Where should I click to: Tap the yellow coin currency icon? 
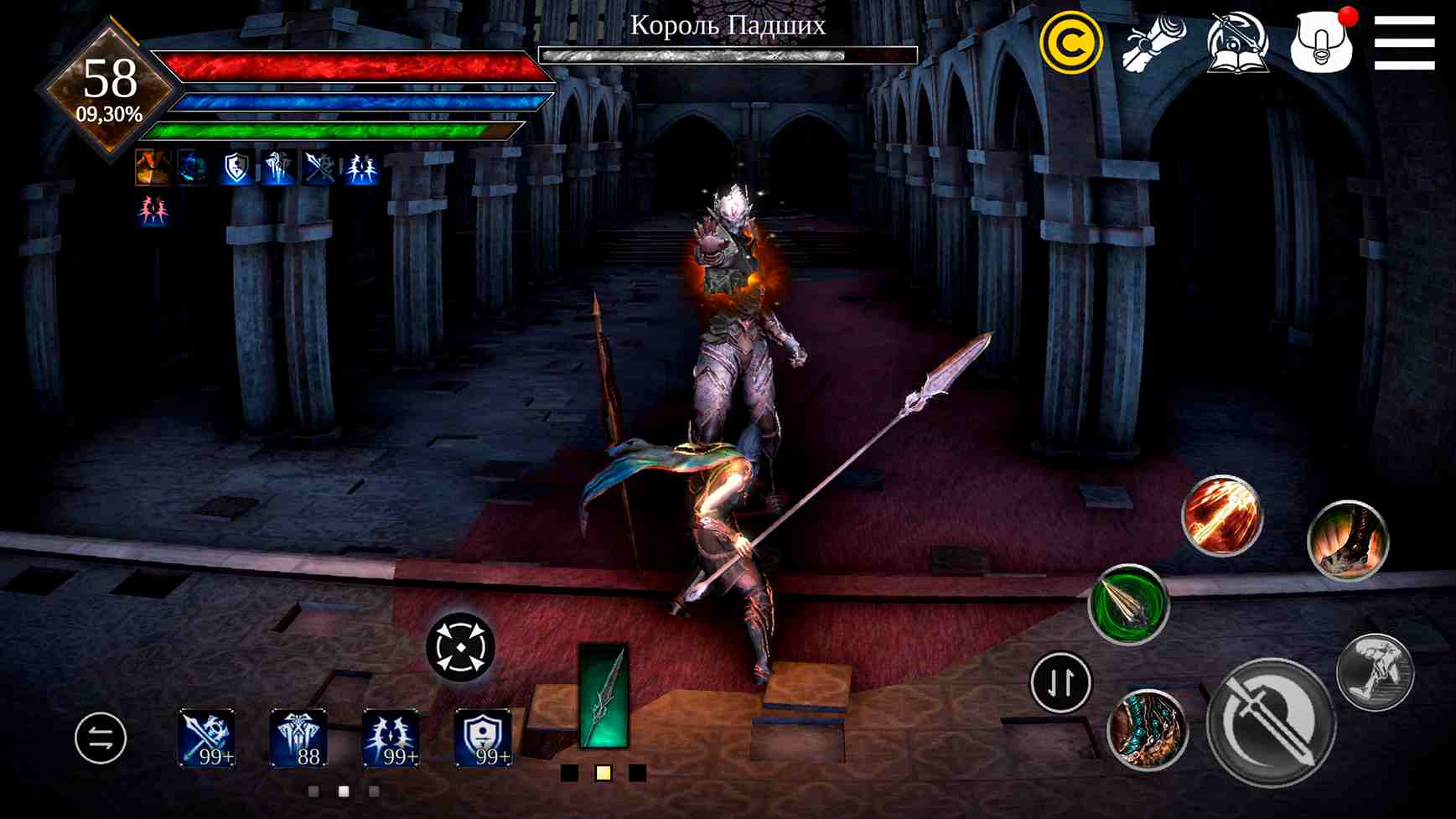tap(1071, 39)
